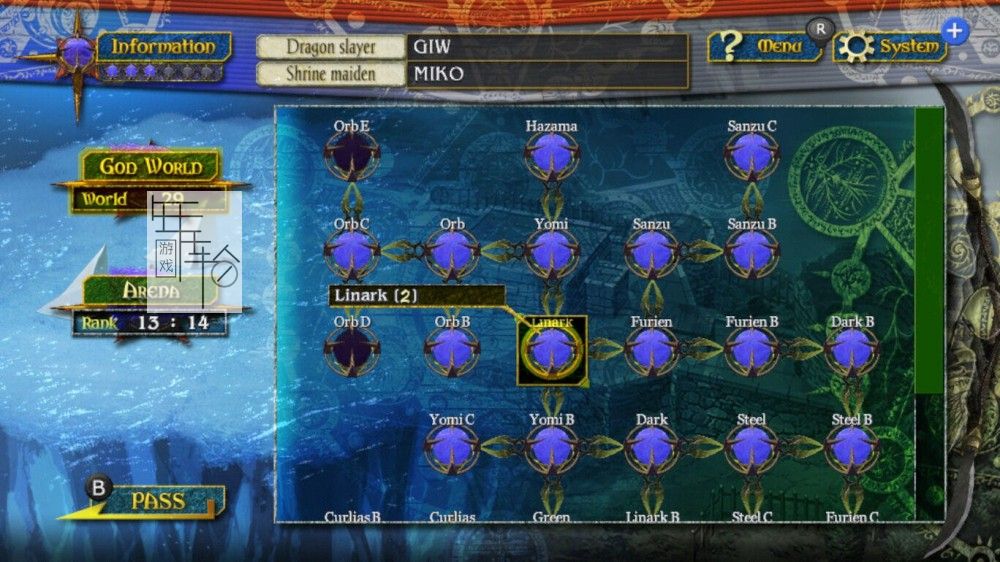Open the Information panel

click(x=163, y=47)
